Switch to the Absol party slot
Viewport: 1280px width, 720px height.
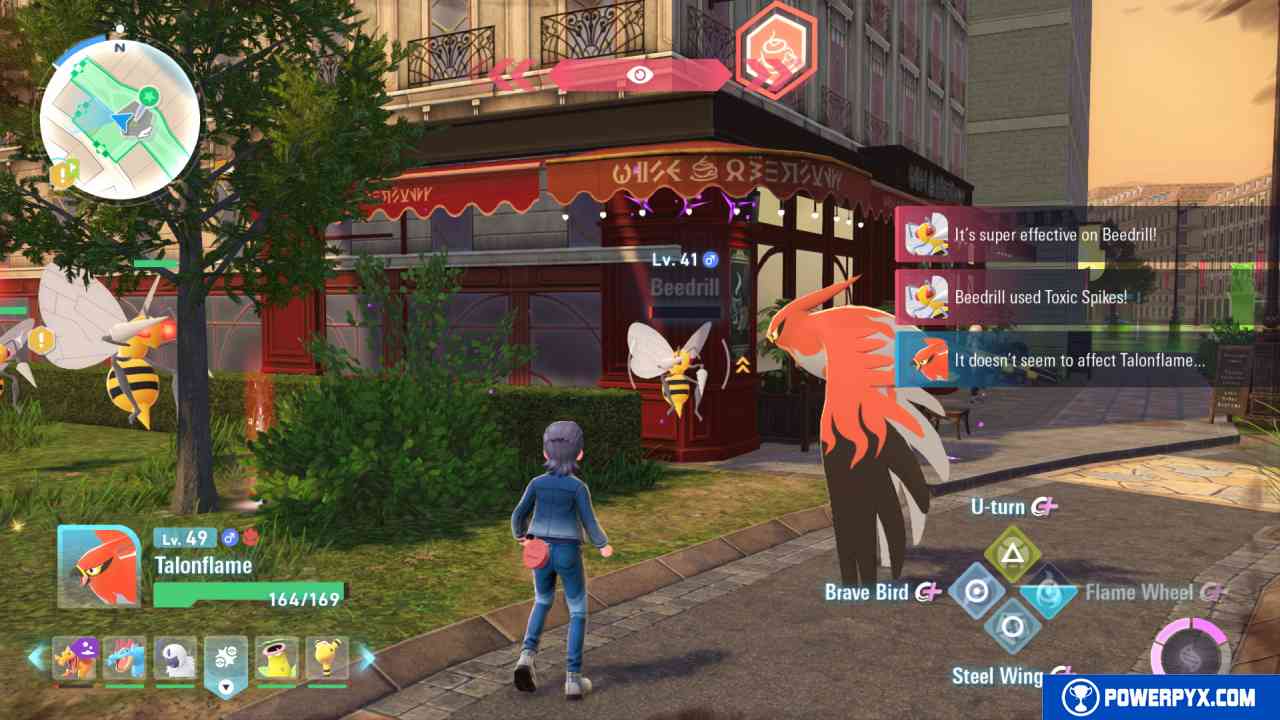(175, 658)
